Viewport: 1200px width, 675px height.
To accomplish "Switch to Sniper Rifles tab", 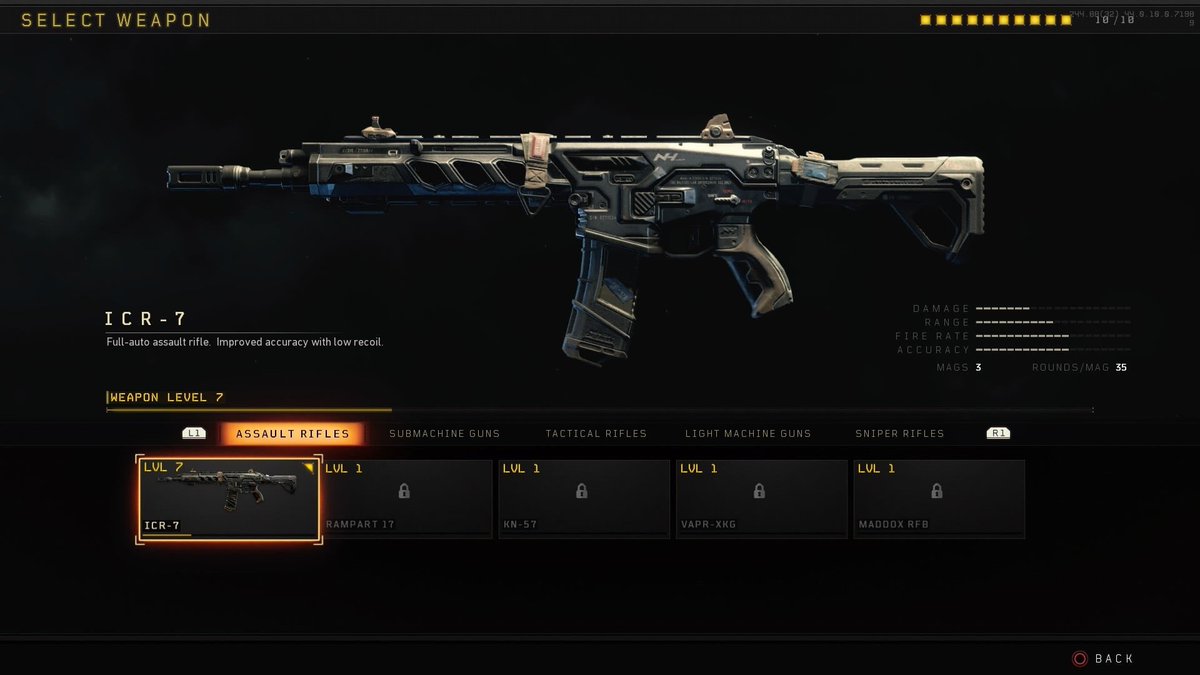I will coord(899,434).
